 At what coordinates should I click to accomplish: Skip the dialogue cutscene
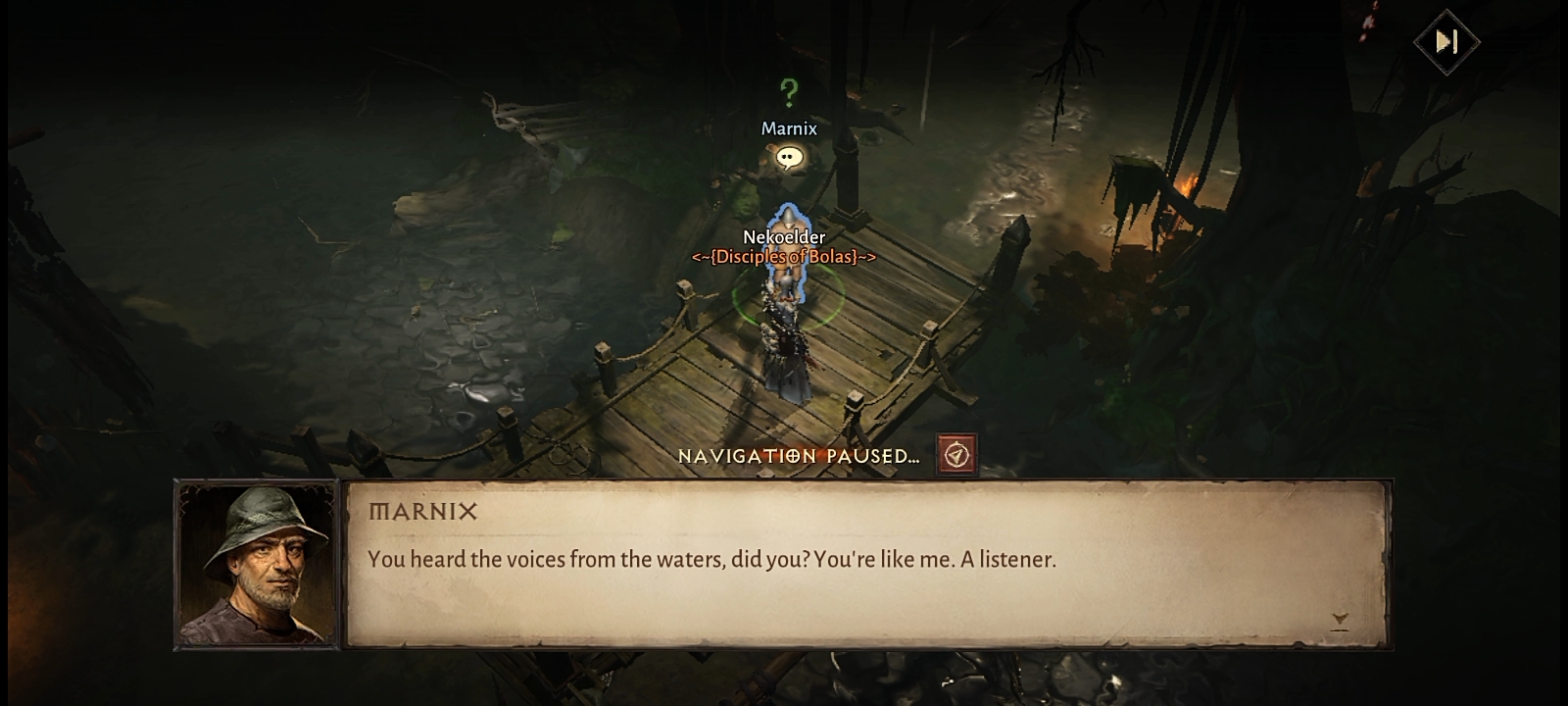[x=1446, y=41]
